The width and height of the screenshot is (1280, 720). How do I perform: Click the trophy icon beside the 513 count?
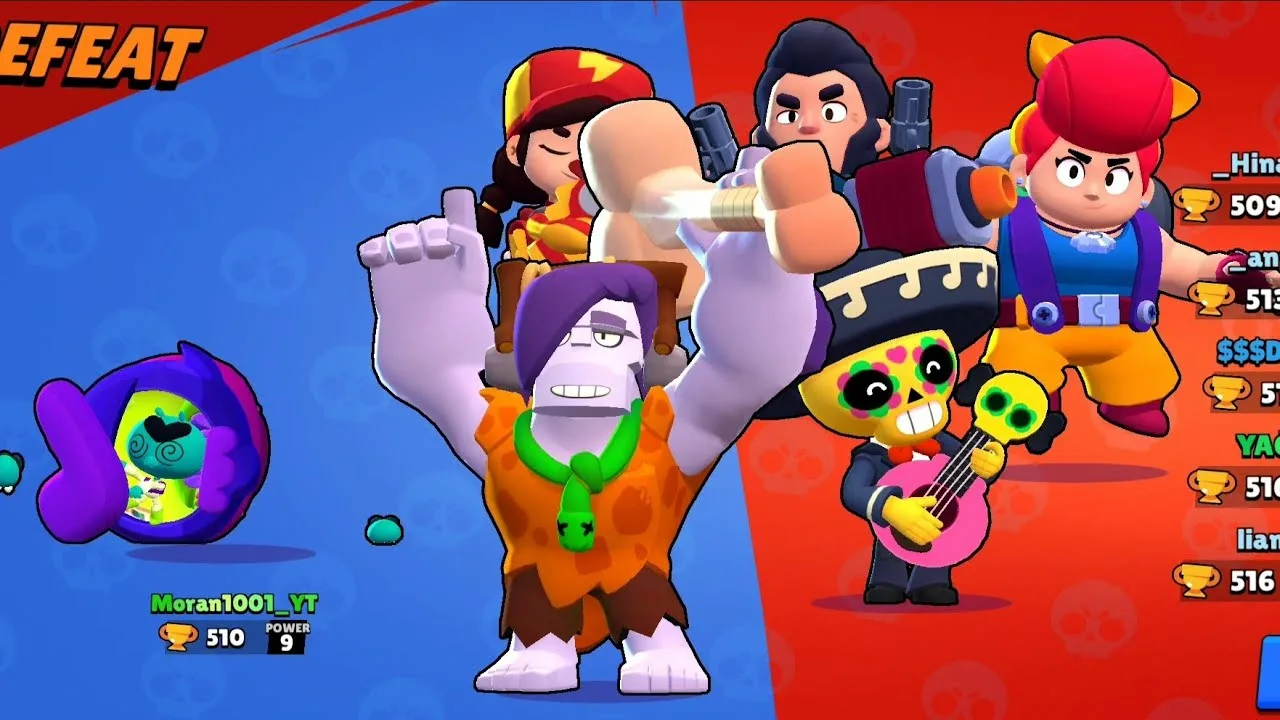point(1212,298)
